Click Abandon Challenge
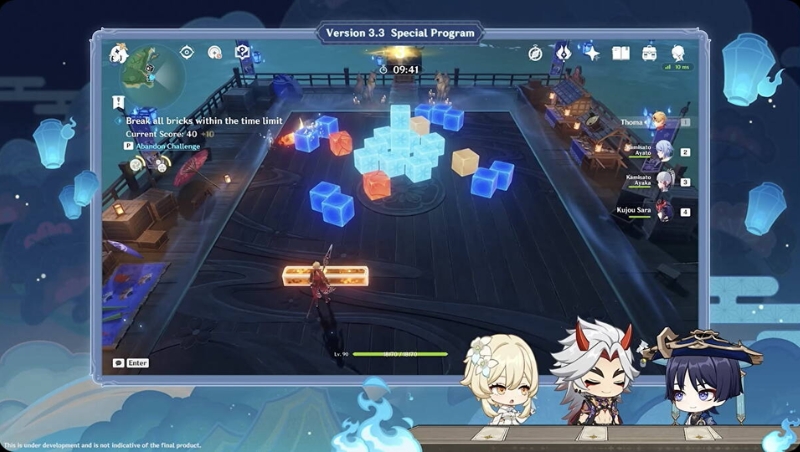This screenshot has height=452, width=800. (x=167, y=145)
